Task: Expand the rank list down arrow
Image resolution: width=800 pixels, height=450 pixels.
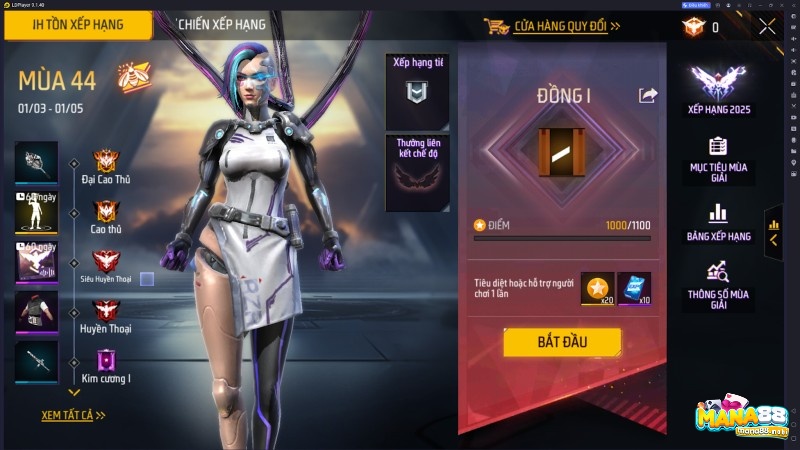Action: coord(73,393)
